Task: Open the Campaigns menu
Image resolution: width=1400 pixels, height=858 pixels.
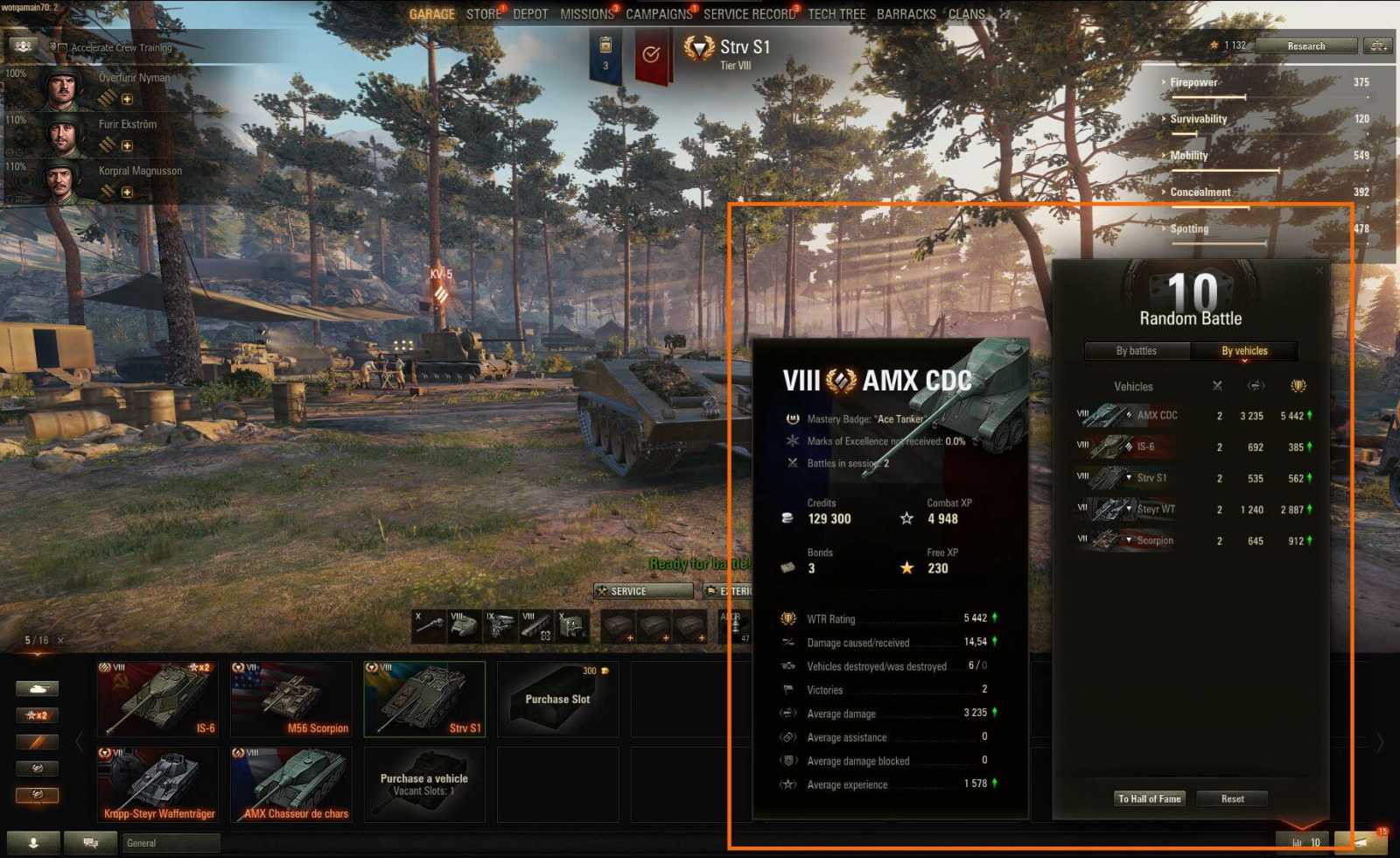Action: 658,14
